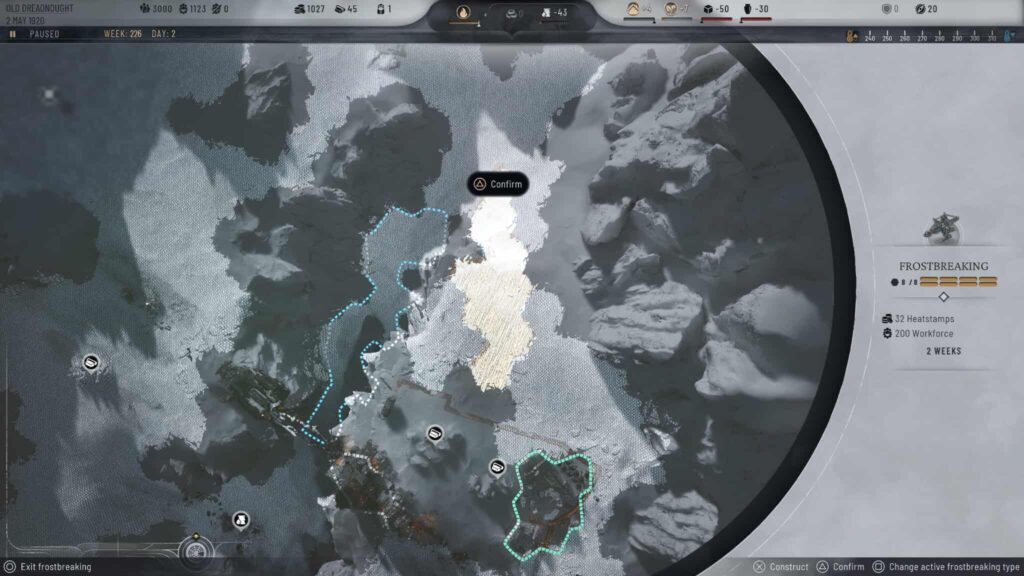Click the circular city hub emblem at the bottom

[195, 549]
